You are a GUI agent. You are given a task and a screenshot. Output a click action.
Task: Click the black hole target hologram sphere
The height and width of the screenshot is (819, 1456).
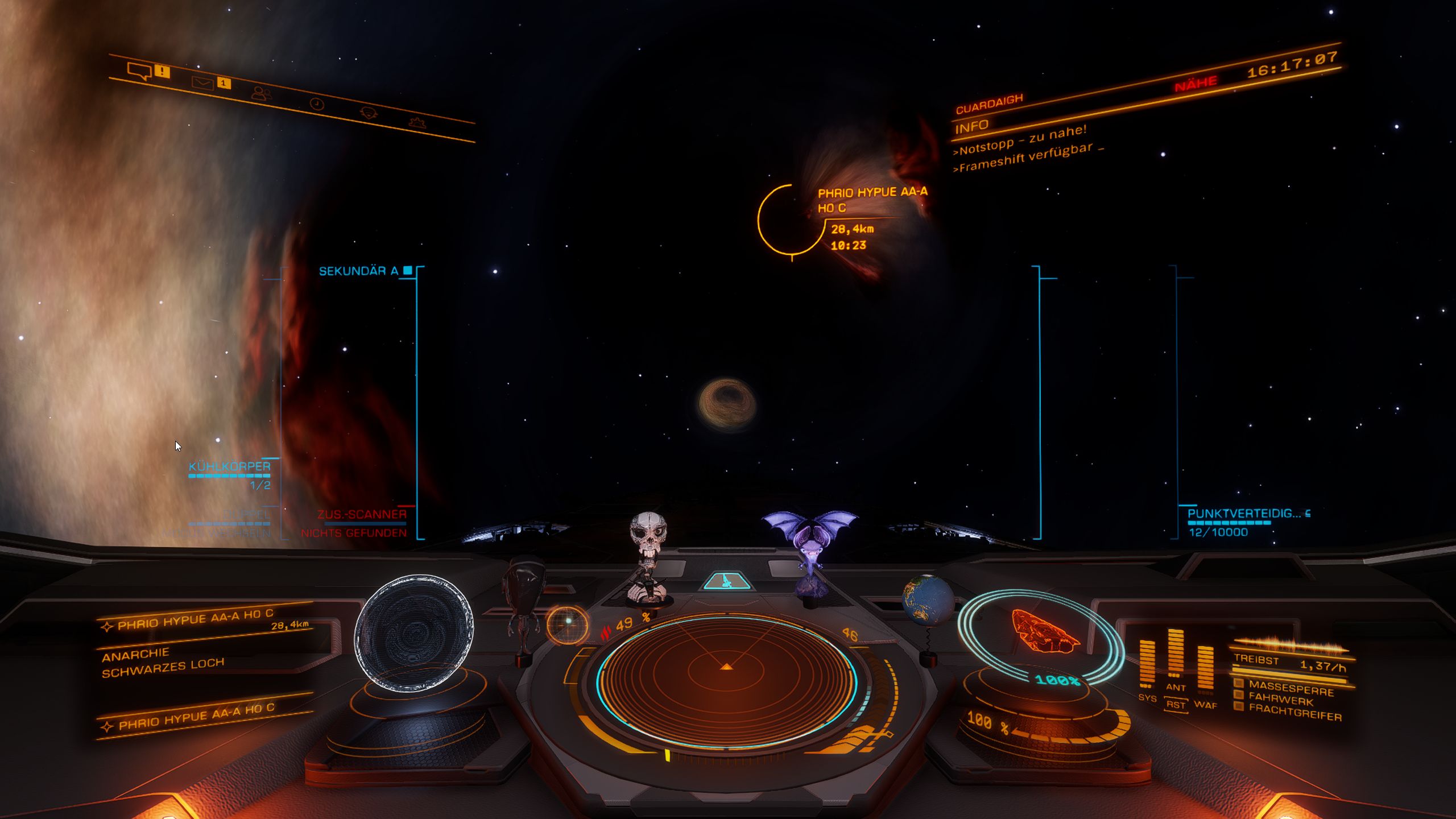tap(414, 633)
